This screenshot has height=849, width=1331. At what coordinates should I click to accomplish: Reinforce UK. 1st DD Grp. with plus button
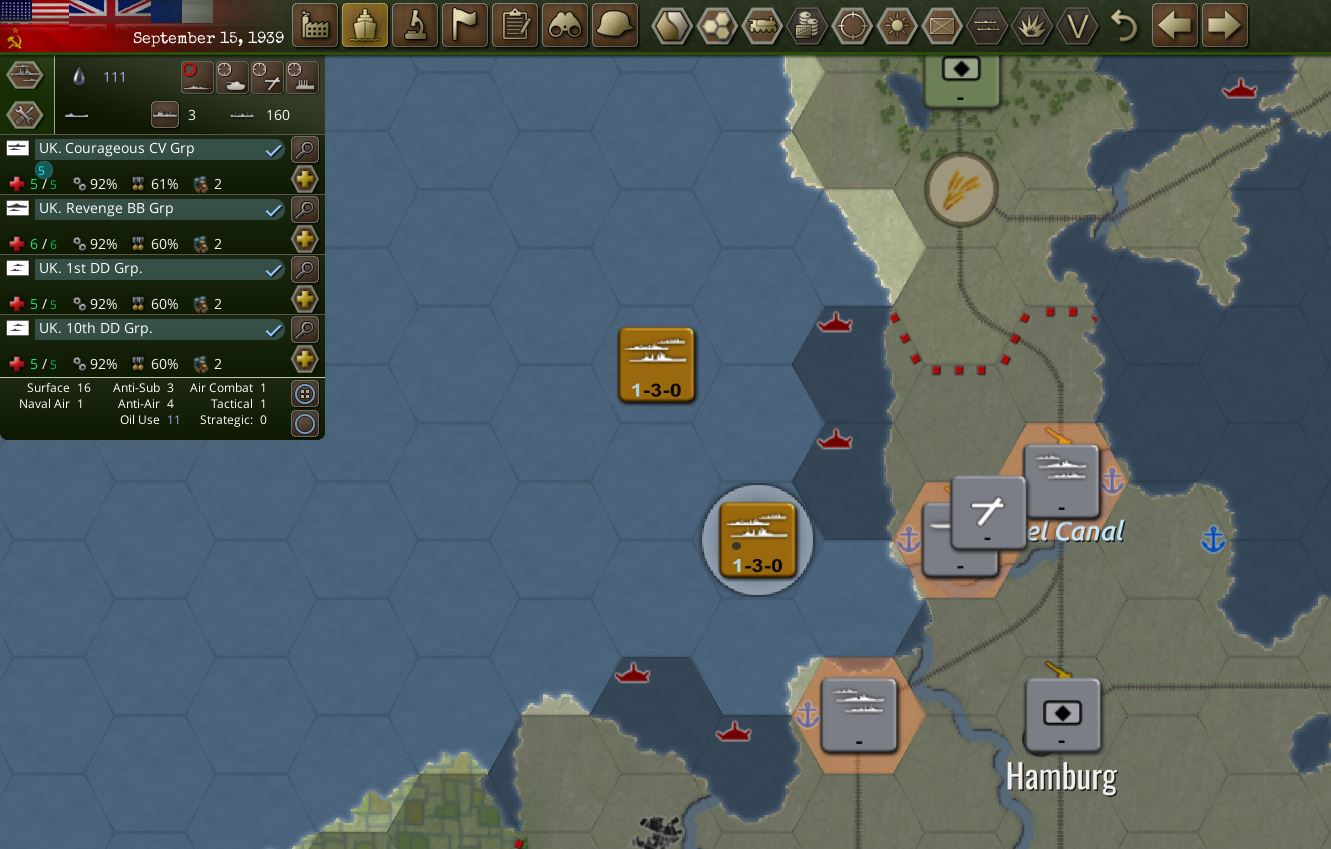click(x=305, y=298)
